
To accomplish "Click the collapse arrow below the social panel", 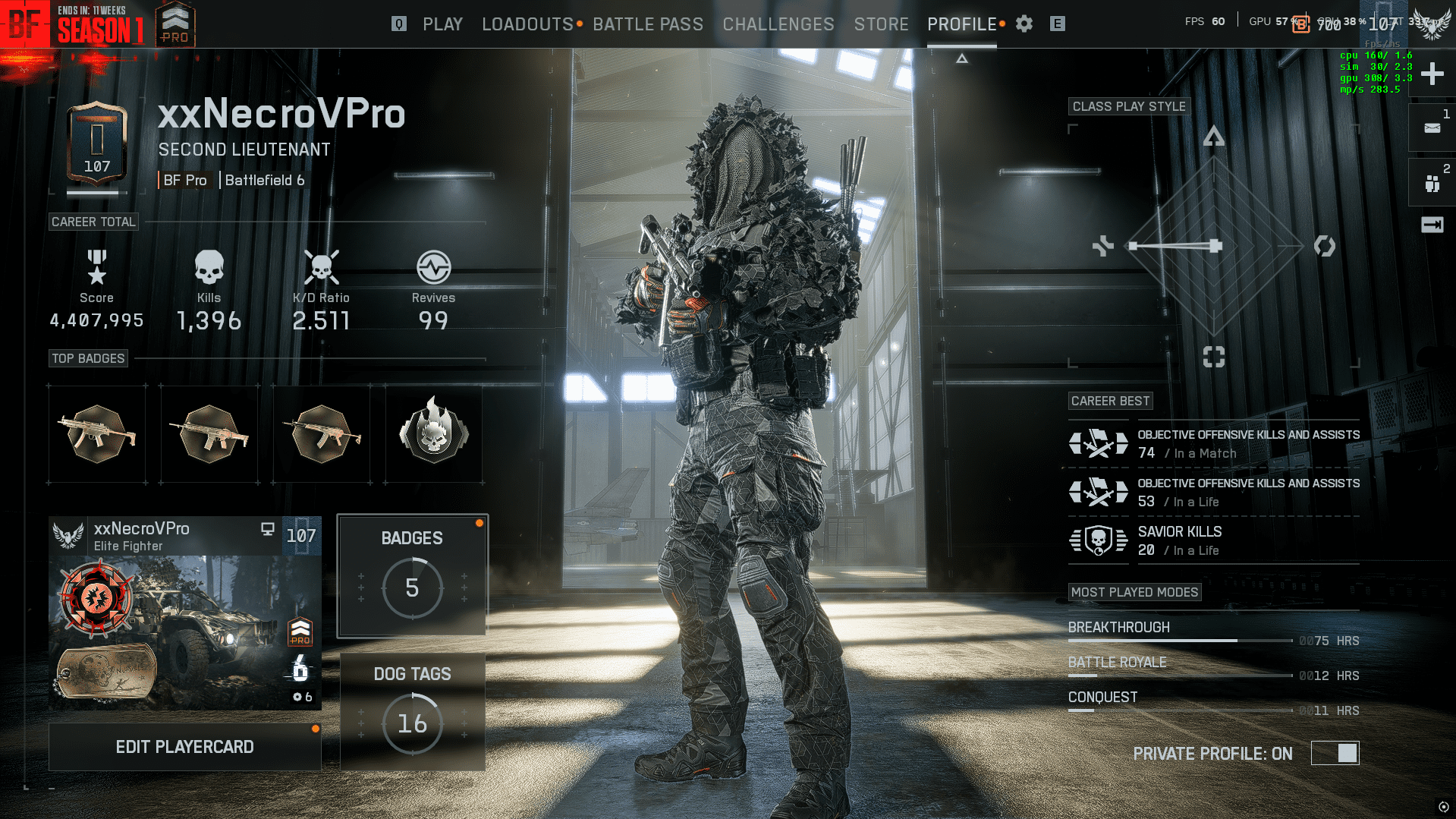I will pos(1431,224).
